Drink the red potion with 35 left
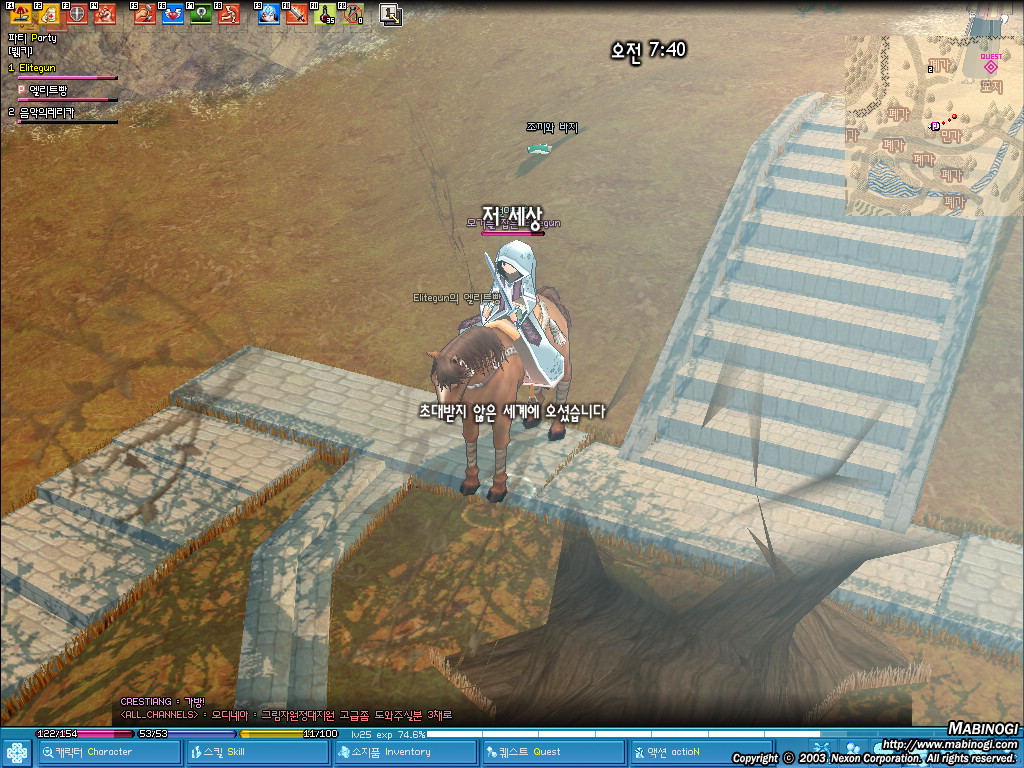This screenshot has height=768, width=1024. point(324,14)
